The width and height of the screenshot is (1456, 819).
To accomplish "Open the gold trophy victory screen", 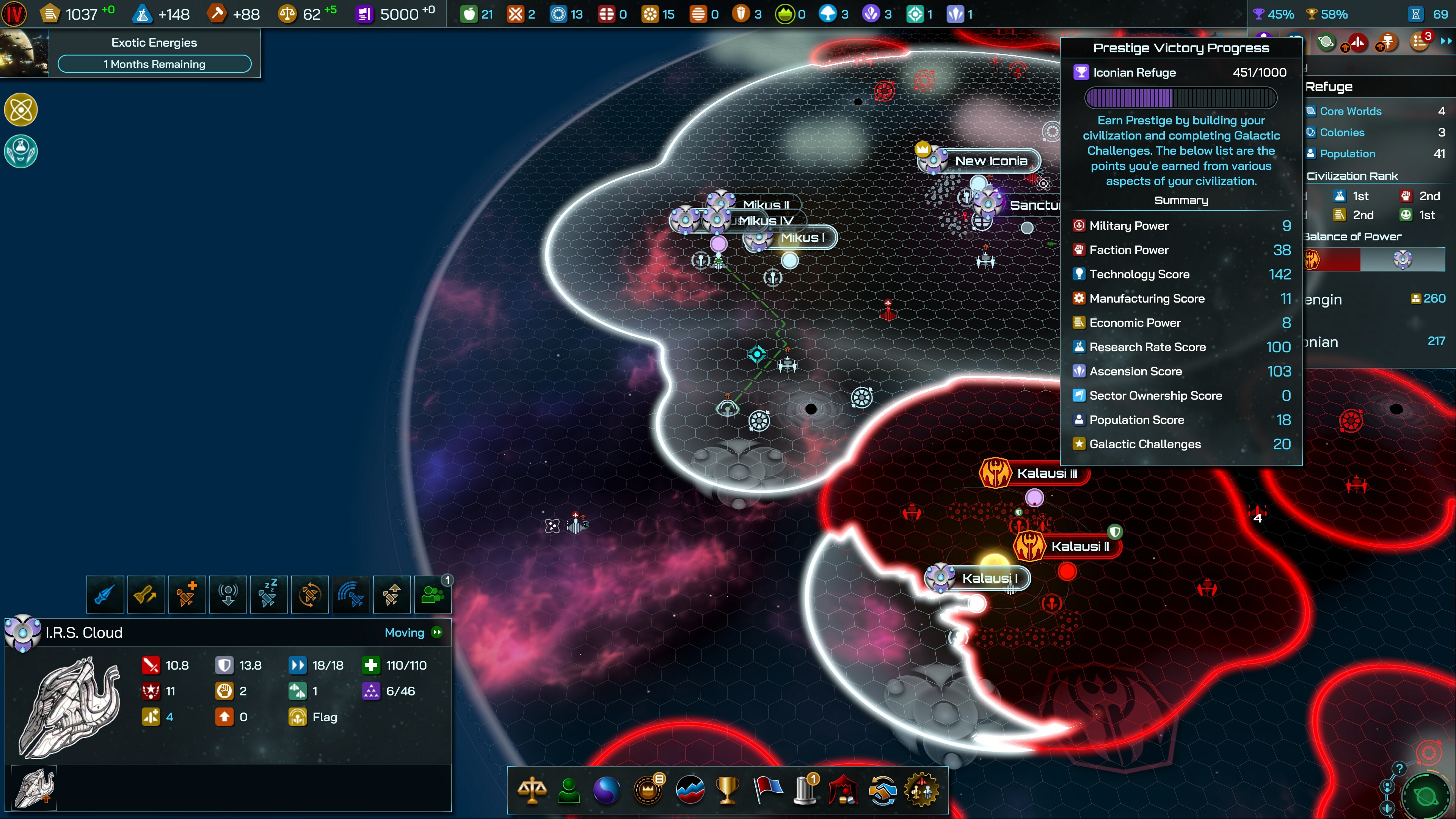I will tap(727, 789).
